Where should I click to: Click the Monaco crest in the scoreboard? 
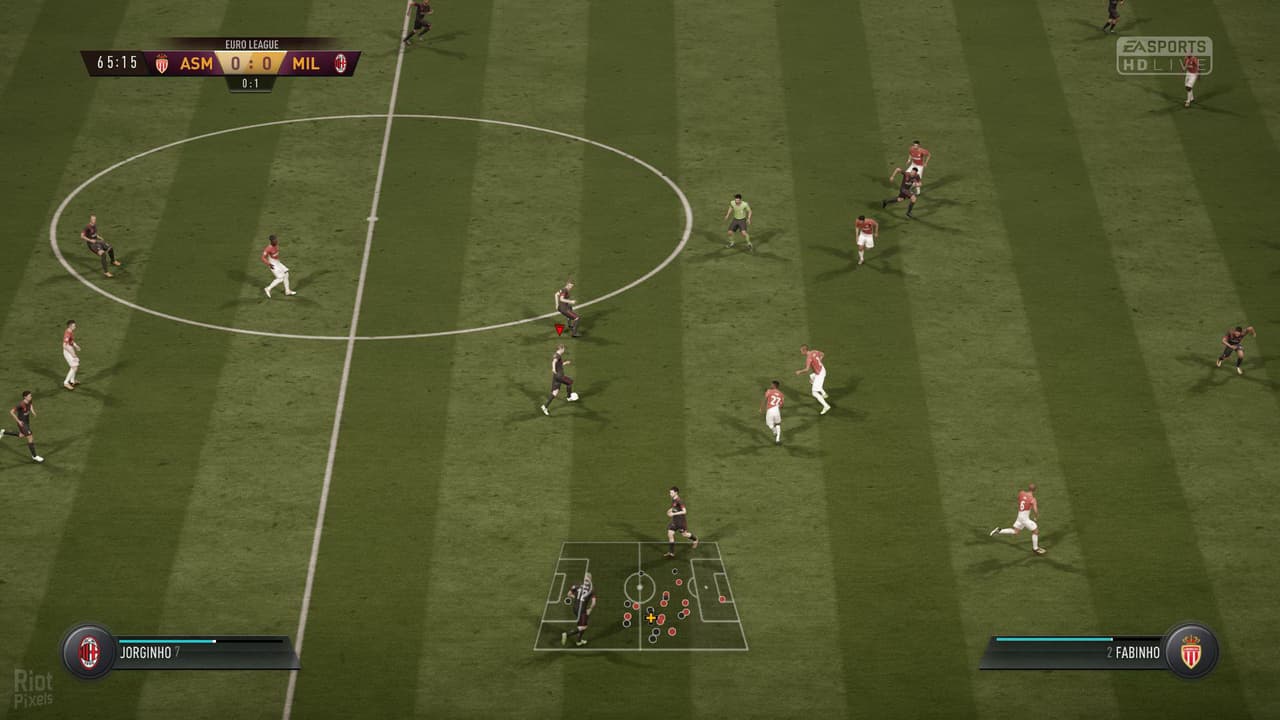(162, 64)
